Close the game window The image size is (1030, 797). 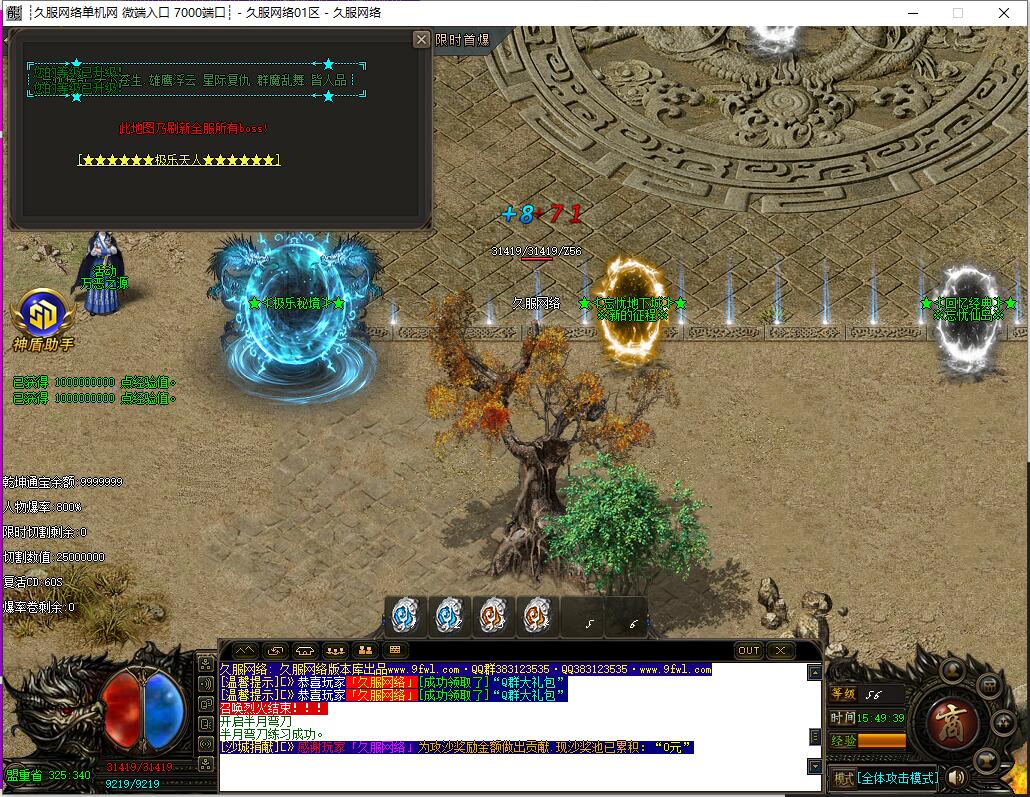click(x=1004, y=13)
